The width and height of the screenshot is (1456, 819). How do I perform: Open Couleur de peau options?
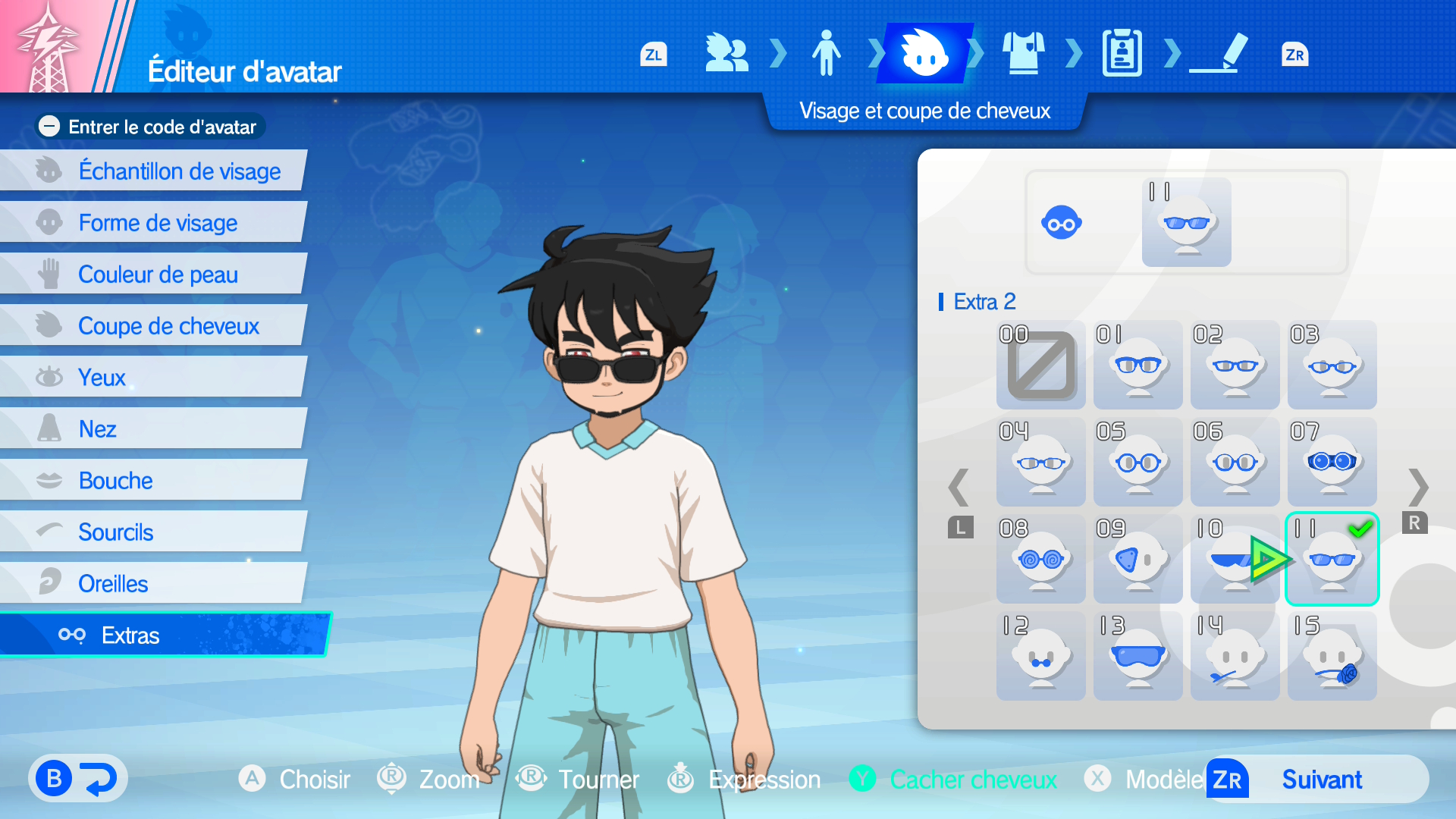click(x=158, y=275)
